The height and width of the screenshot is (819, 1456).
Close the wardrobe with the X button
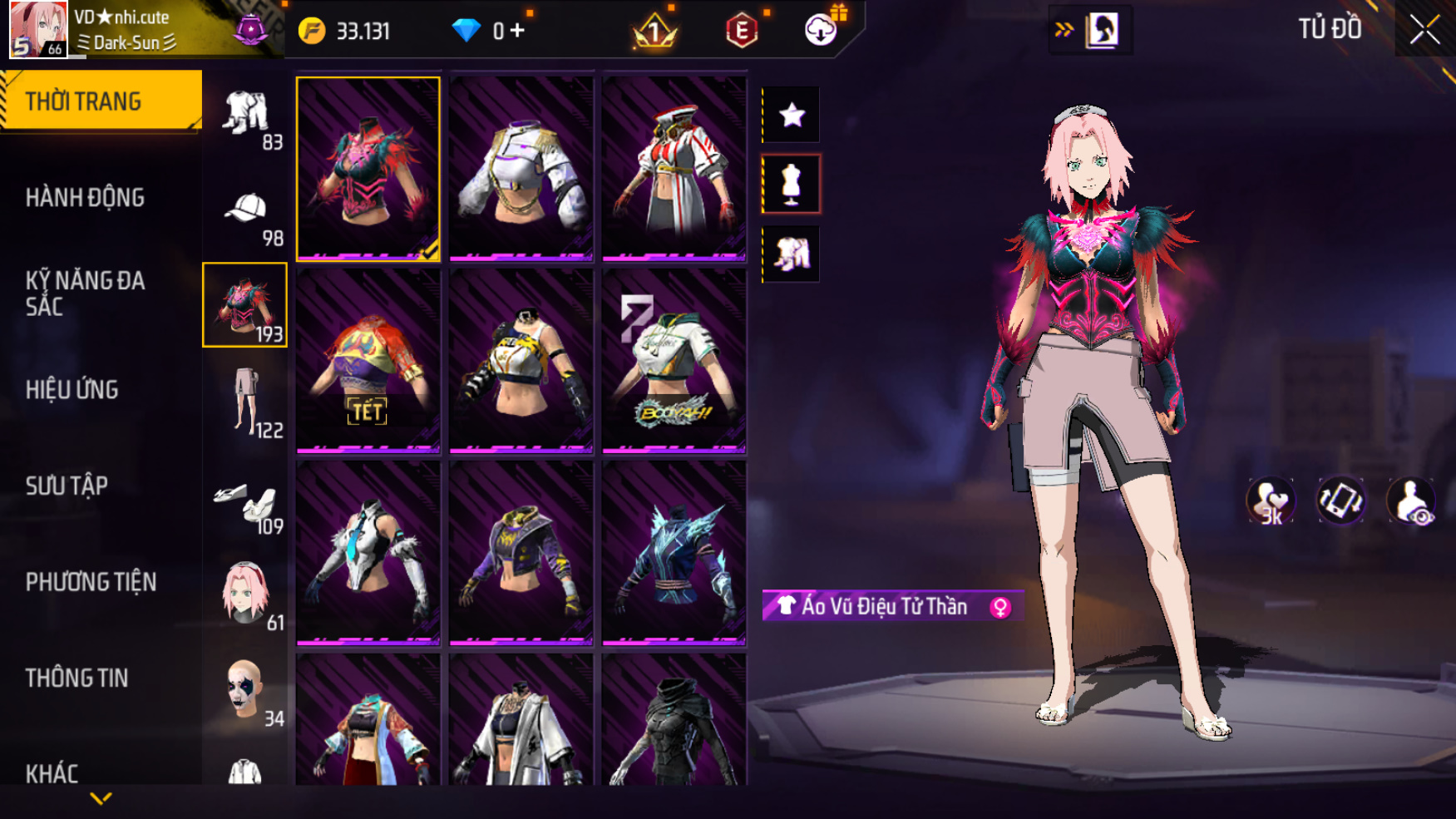click(x=1424, y=31)
